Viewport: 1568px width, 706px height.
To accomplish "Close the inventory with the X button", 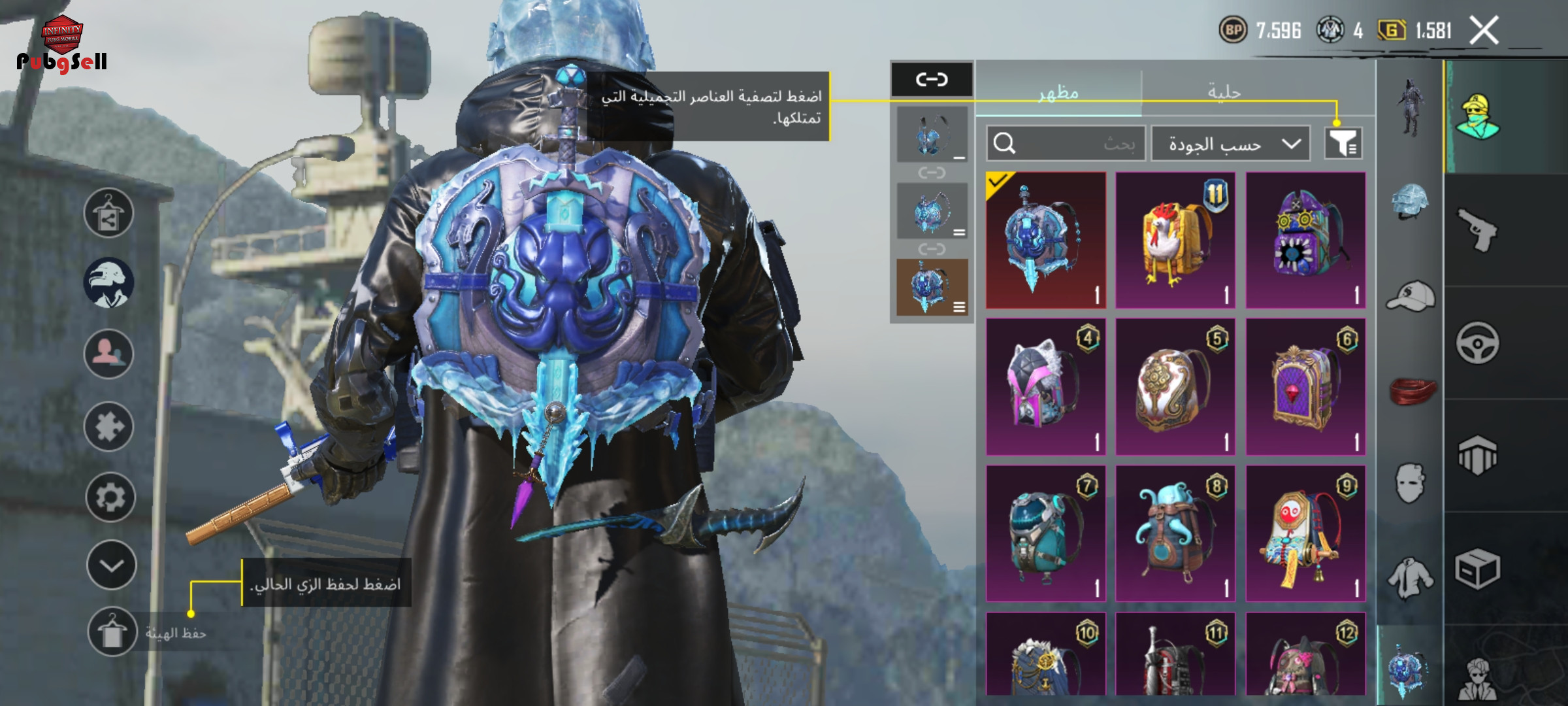I will coord(1484,31).
